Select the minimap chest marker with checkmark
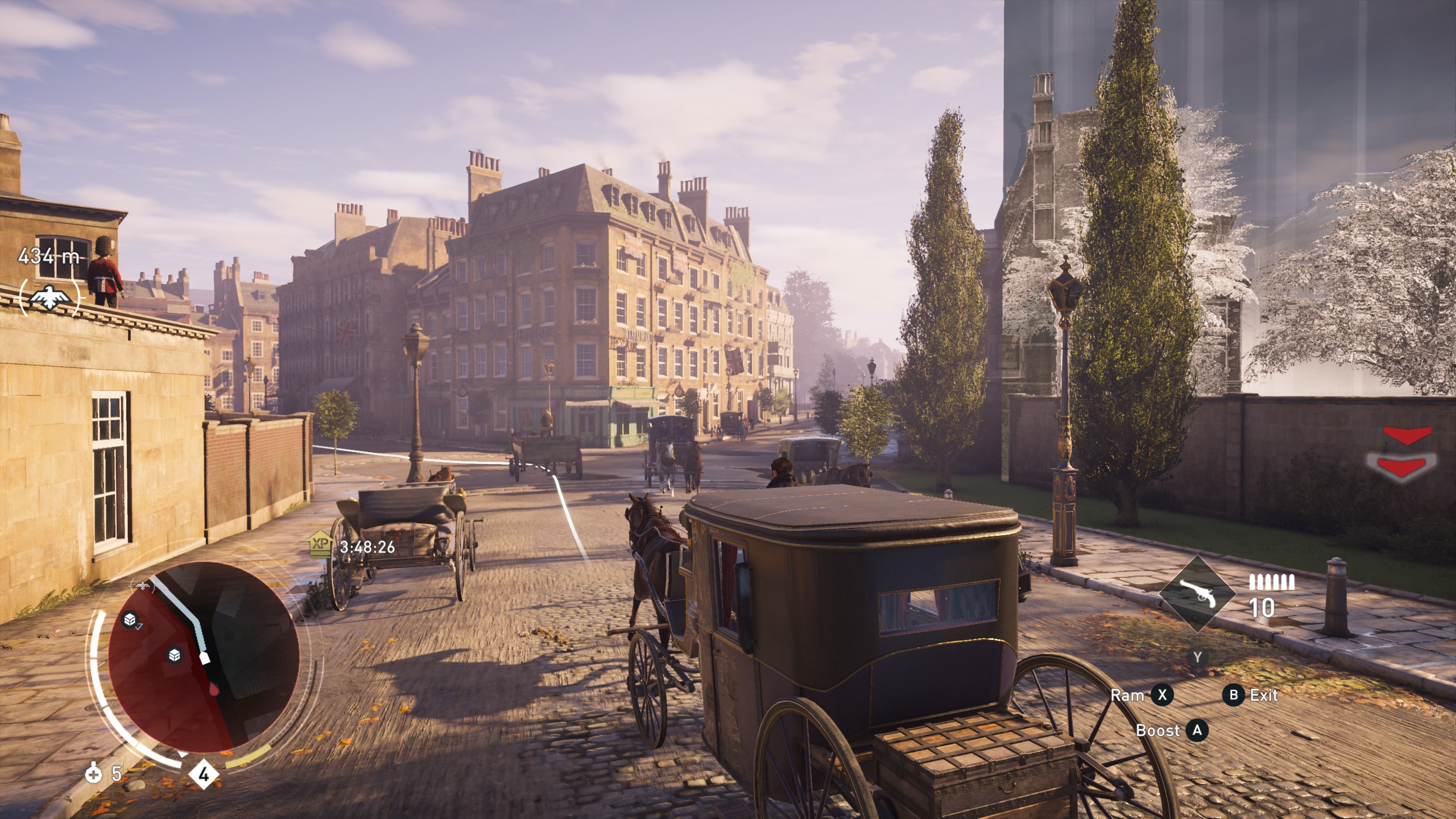The width and height of the screenshot is (1456, 819). [131, 619]
